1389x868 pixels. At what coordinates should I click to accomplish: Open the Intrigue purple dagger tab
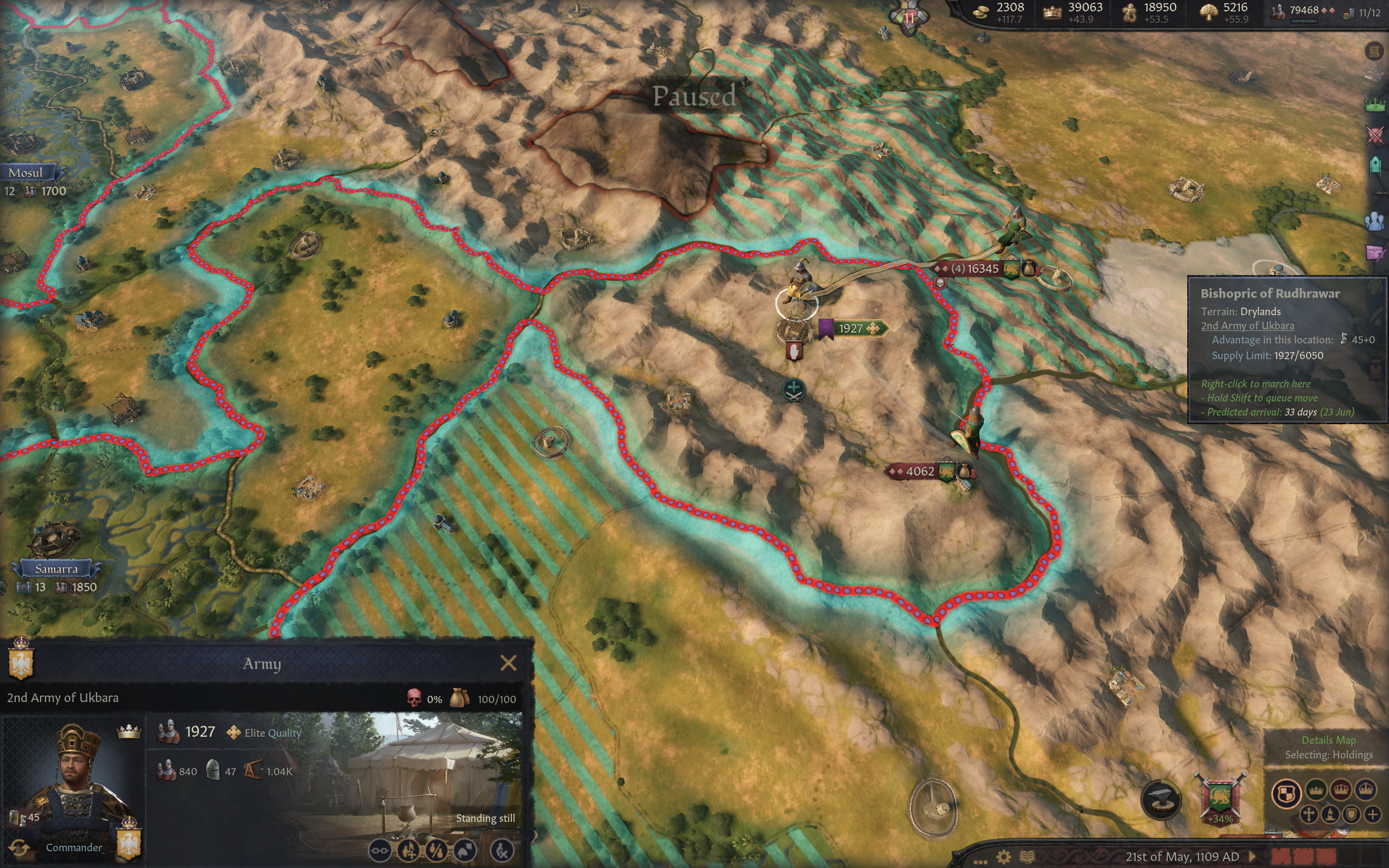(1375, 253)
